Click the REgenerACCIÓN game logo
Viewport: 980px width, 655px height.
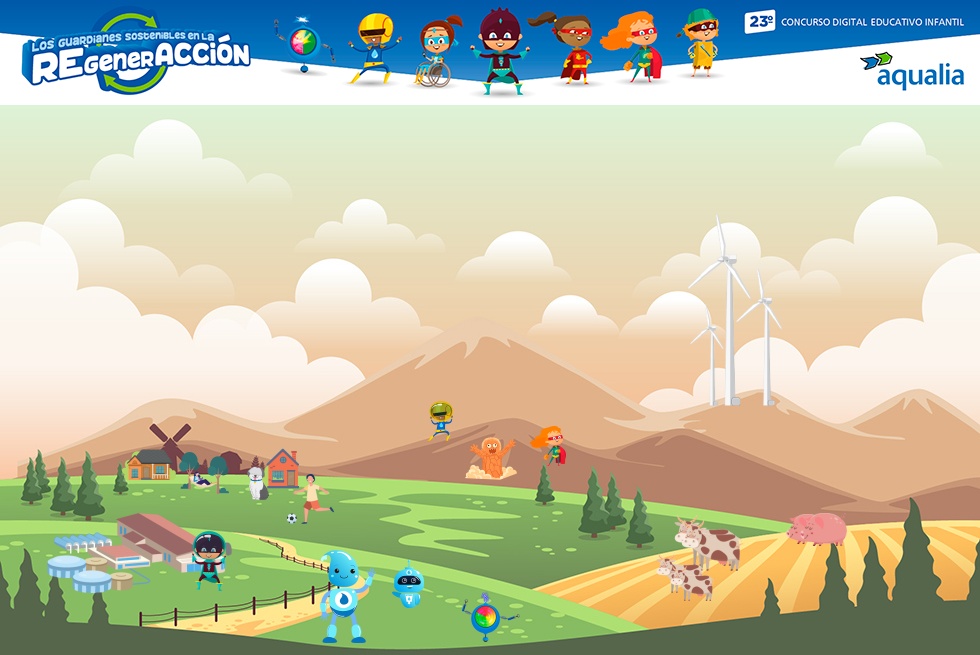click(x=138, y=54)
